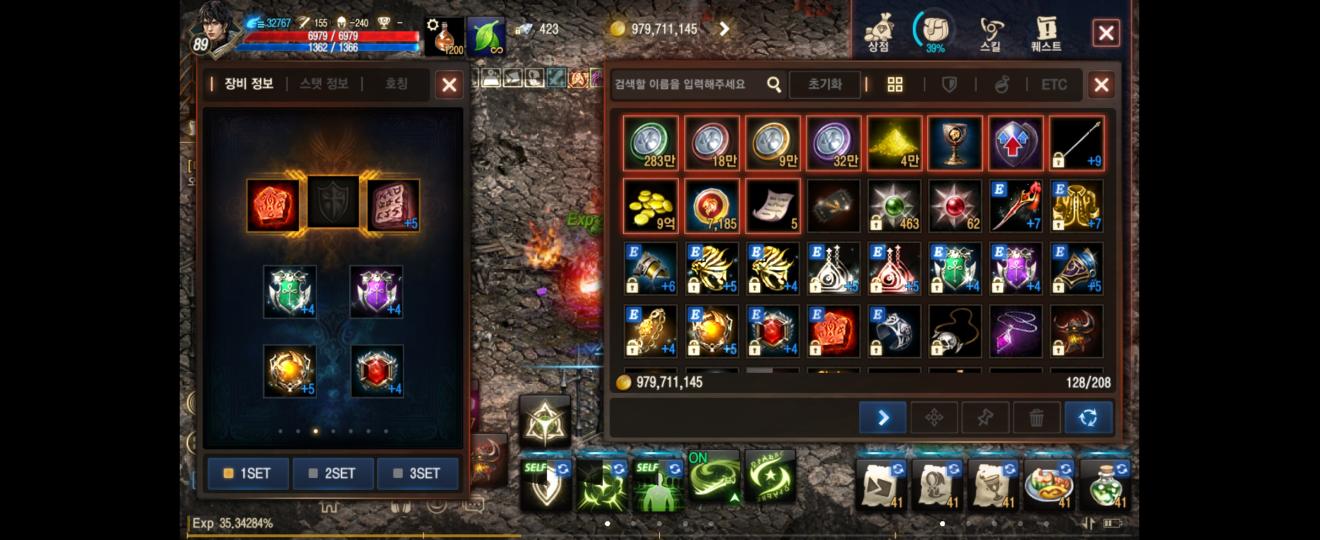Viewport: 1320px width, 540px height.
Task: Select the 1SET equipment preset
Action: pos(248,473)
